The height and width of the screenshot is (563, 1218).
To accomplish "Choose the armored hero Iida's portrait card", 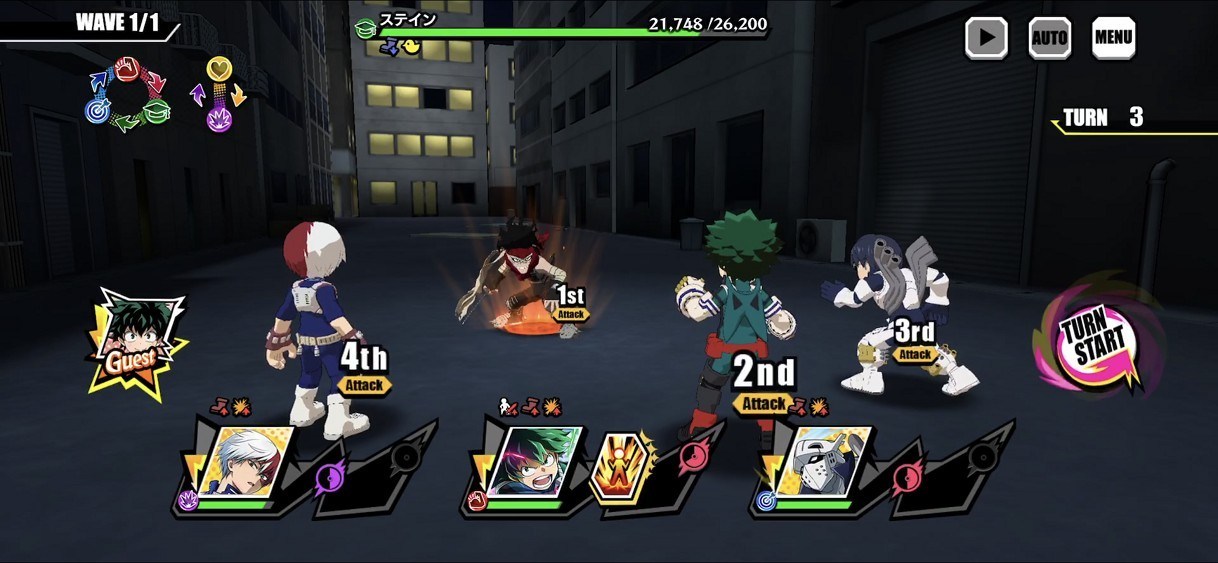I will (820, 463).
